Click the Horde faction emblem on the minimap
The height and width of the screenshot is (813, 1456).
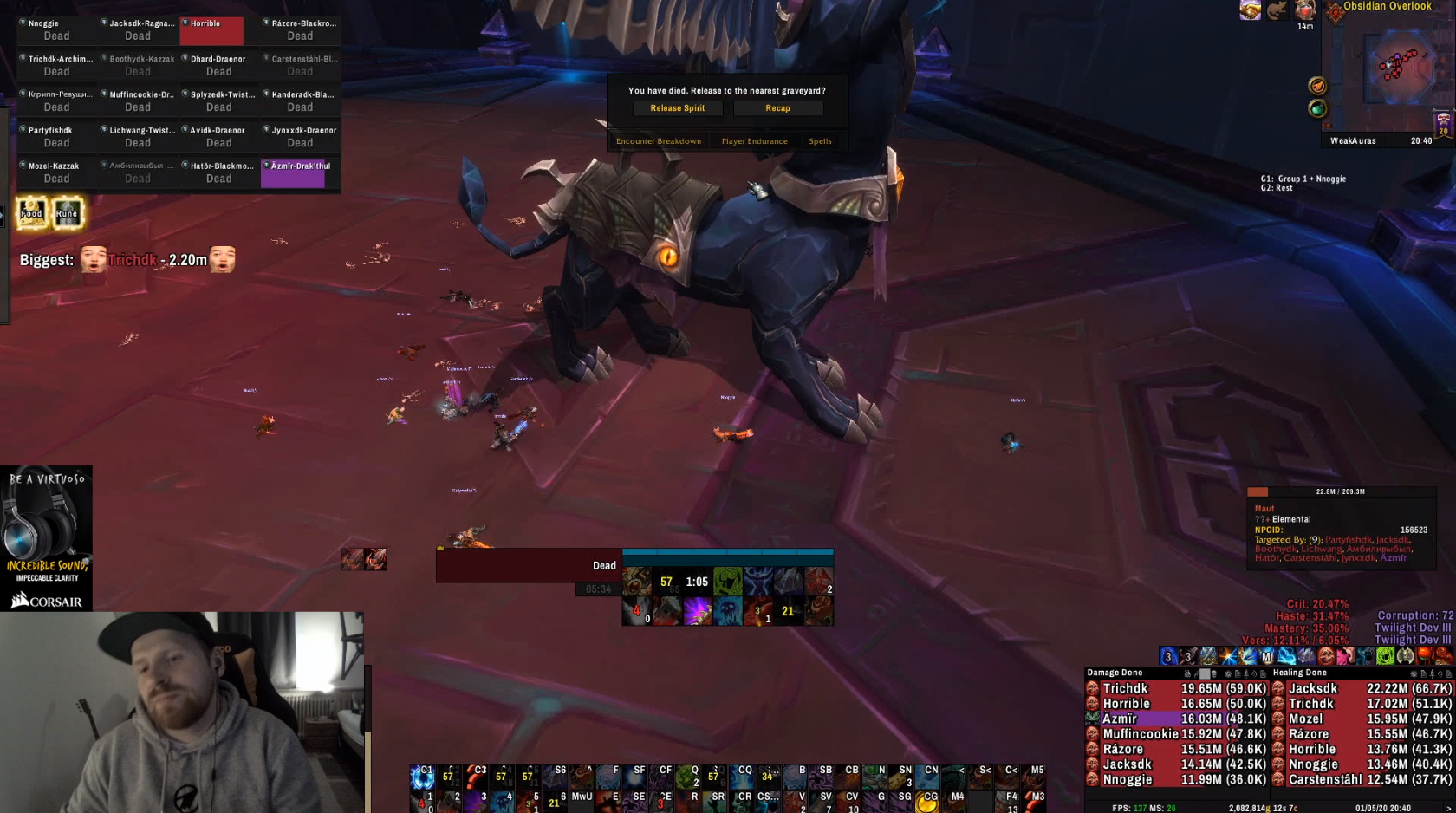1336,12
